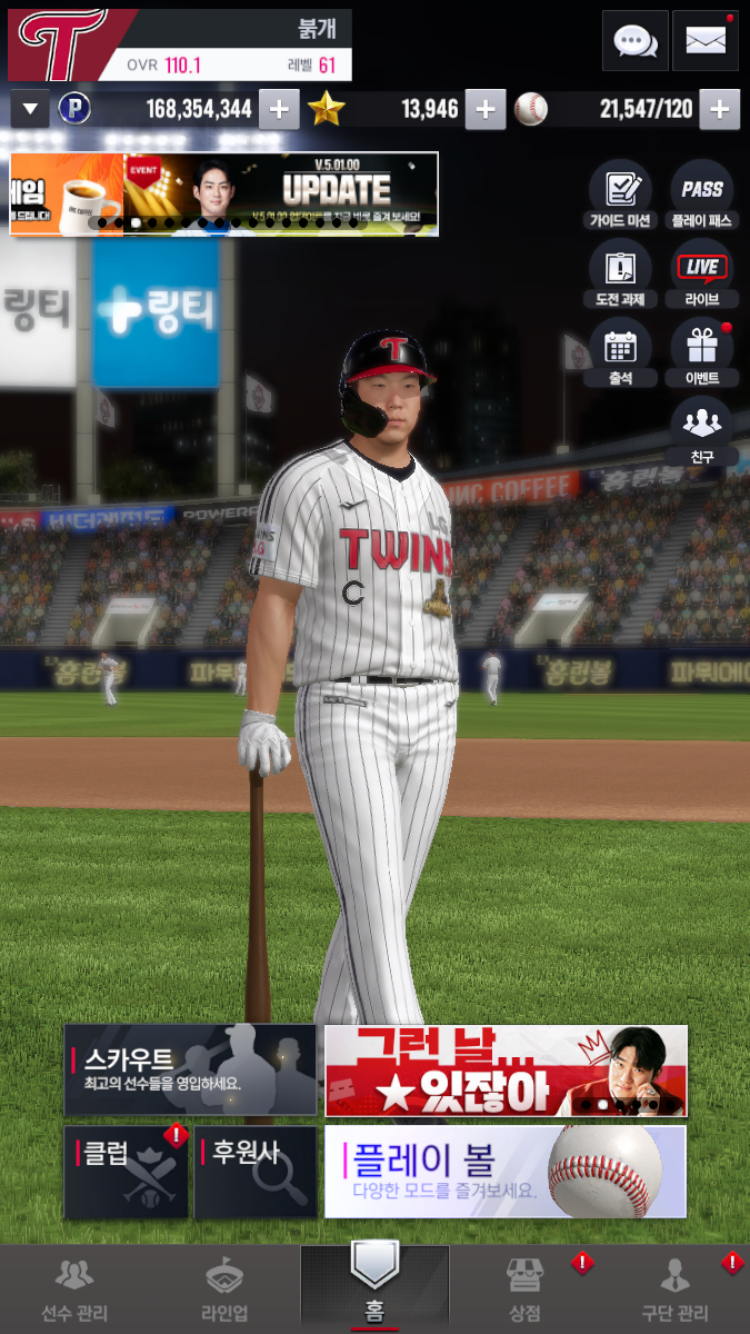750x1334 pixels.
Task: Open the 친구 friends list
Action: 702,431
